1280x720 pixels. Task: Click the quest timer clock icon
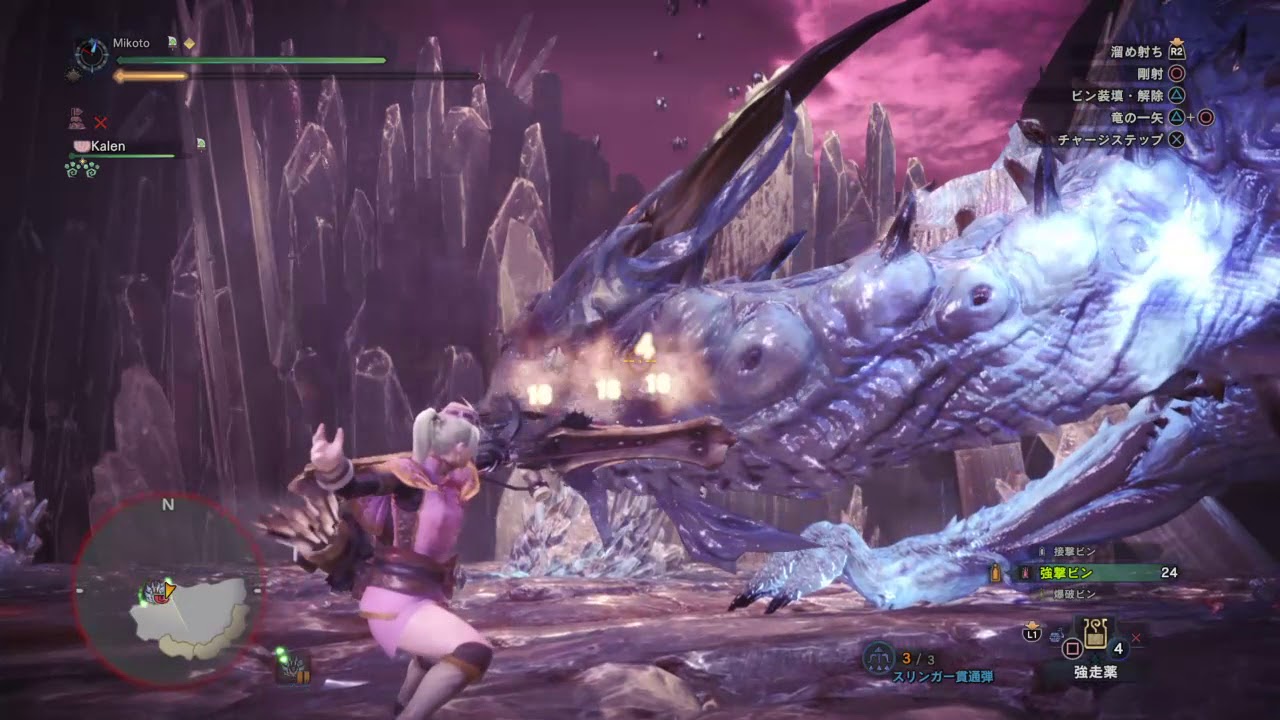point(91,55)
